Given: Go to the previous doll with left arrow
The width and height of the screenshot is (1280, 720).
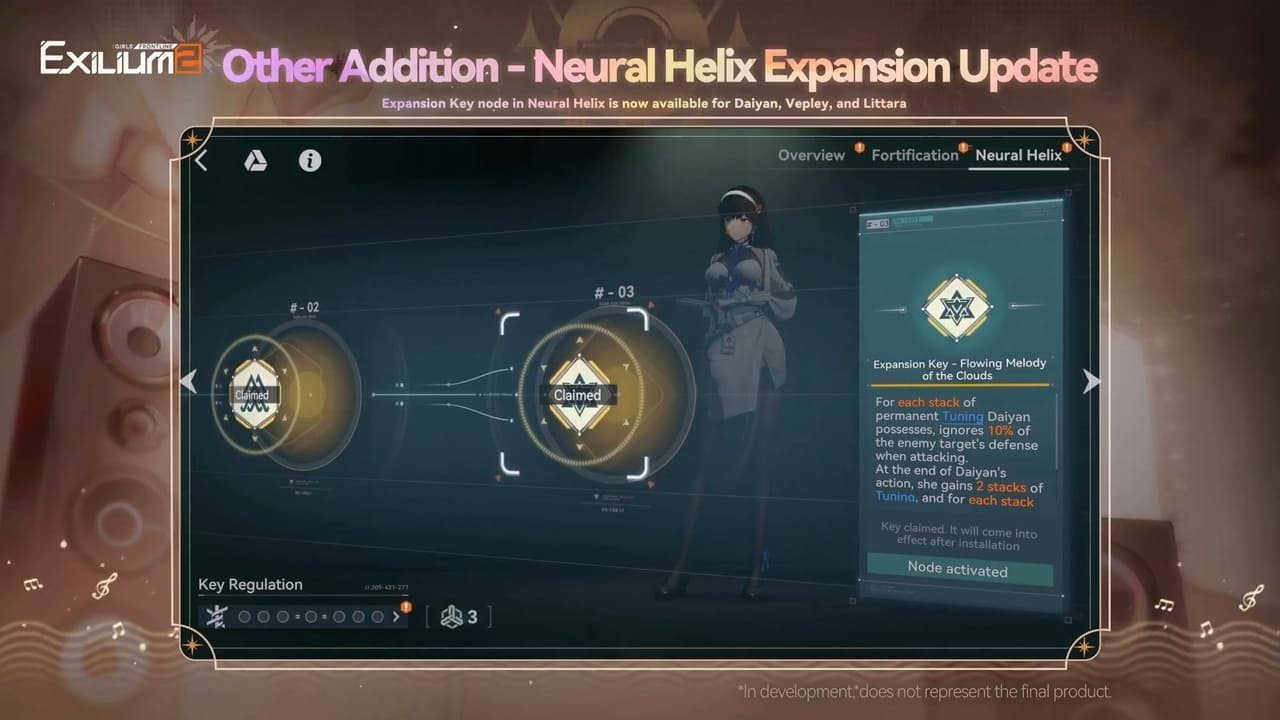Looking at the screenshot, I should click(188, 381).
